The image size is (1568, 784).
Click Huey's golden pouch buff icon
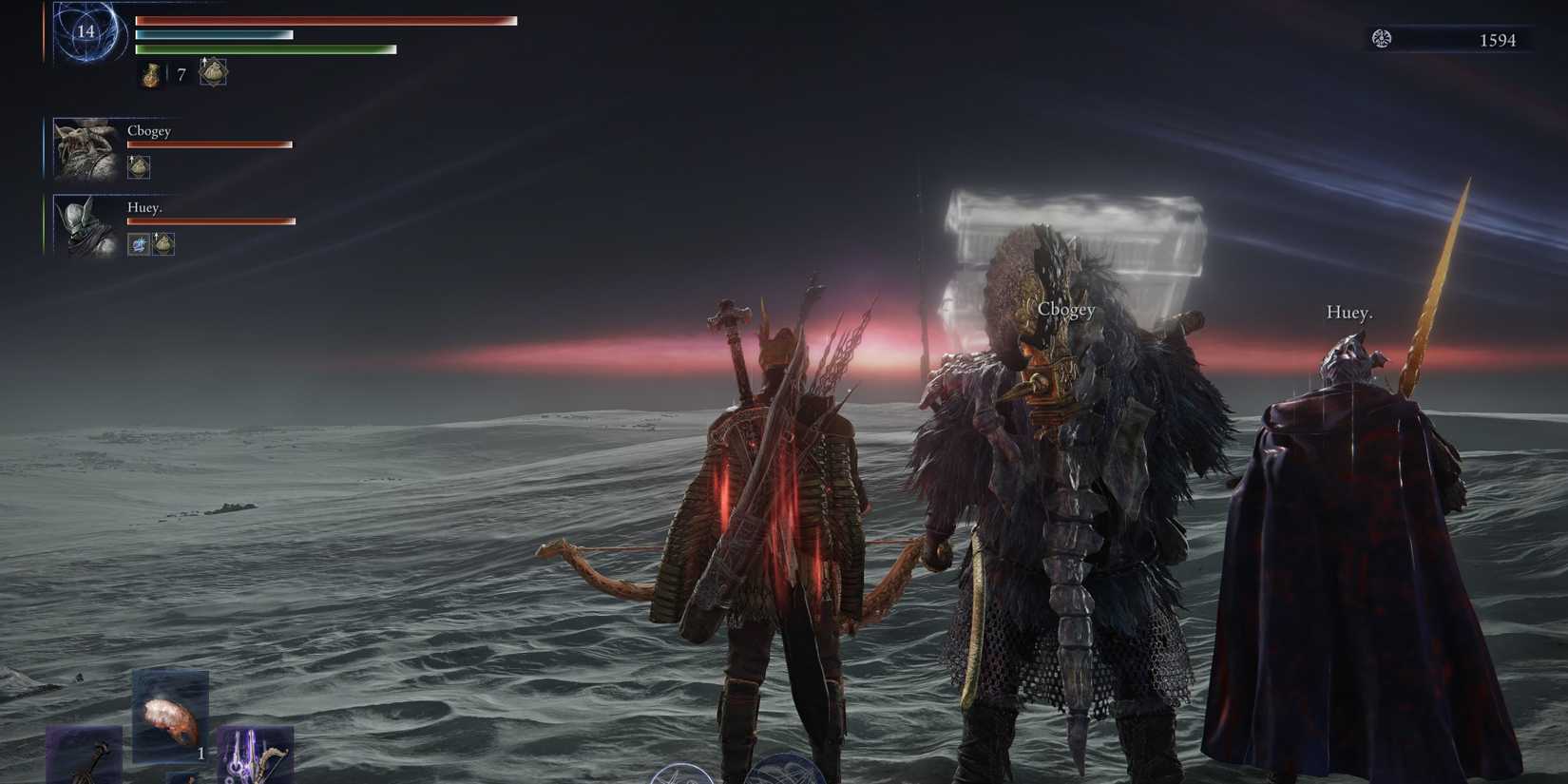point(163,245)
